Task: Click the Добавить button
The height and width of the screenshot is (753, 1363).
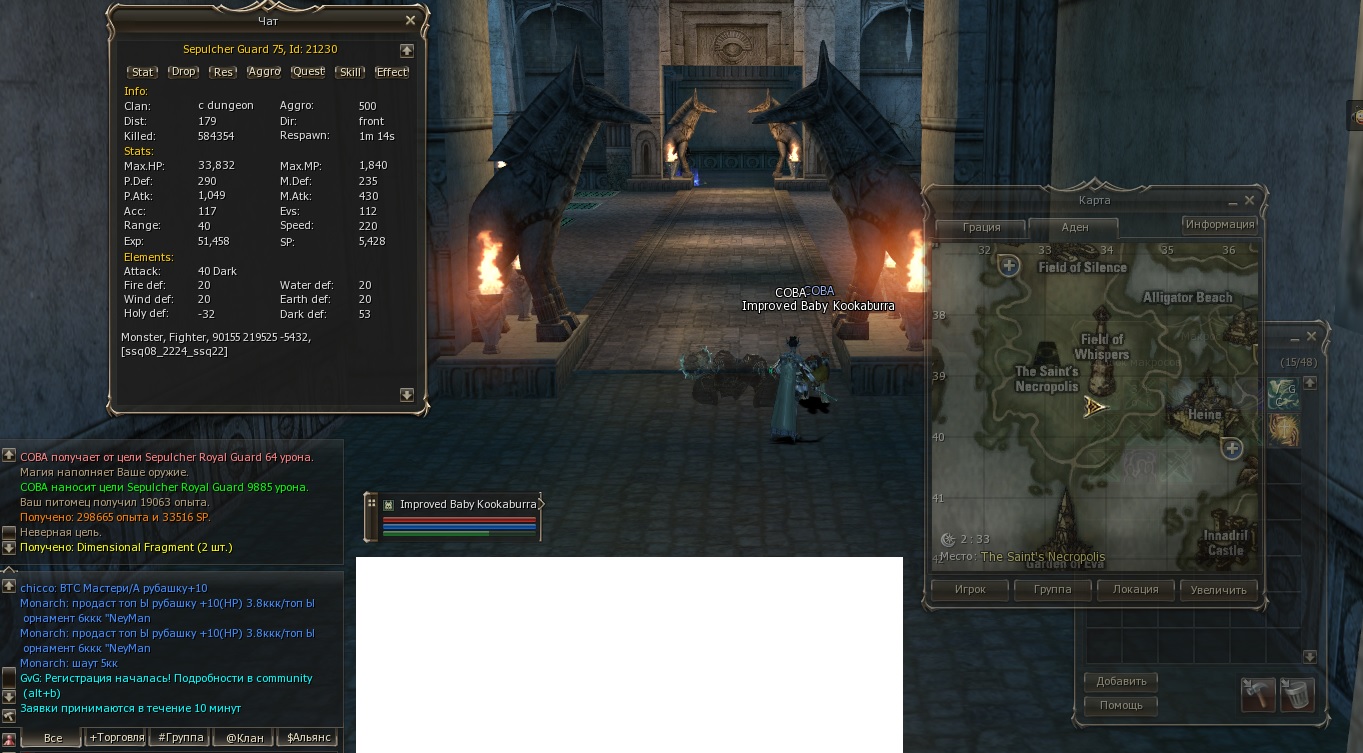Action: click(x=1121, y=681)
